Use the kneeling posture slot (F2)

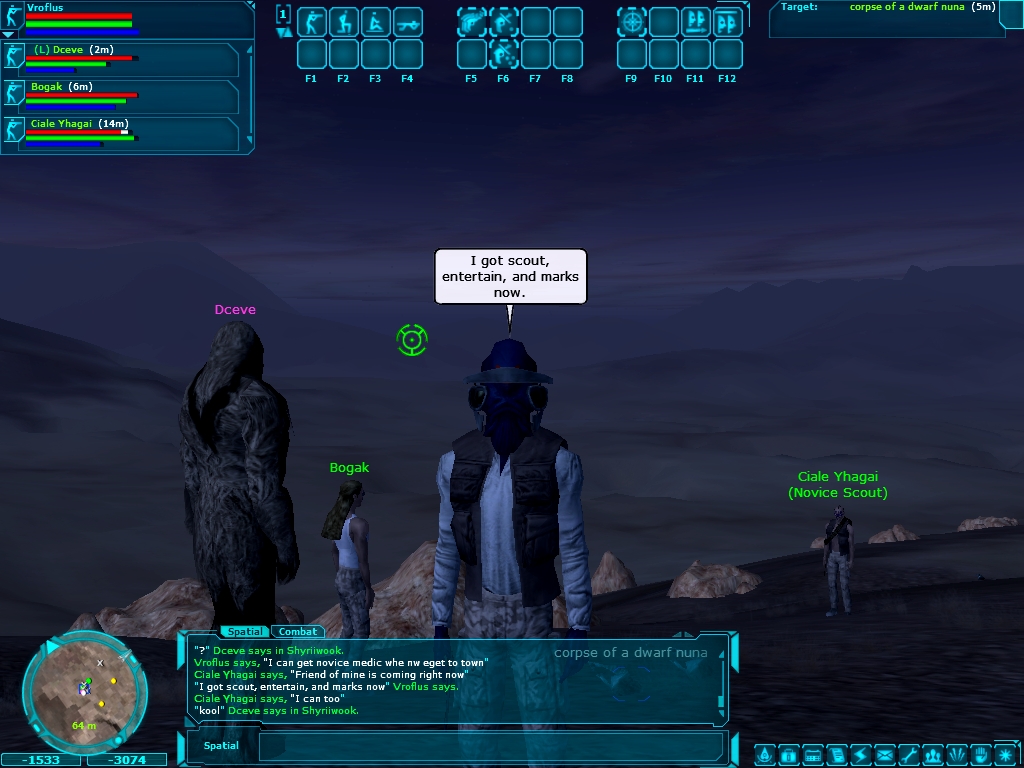tap(343, 22)
